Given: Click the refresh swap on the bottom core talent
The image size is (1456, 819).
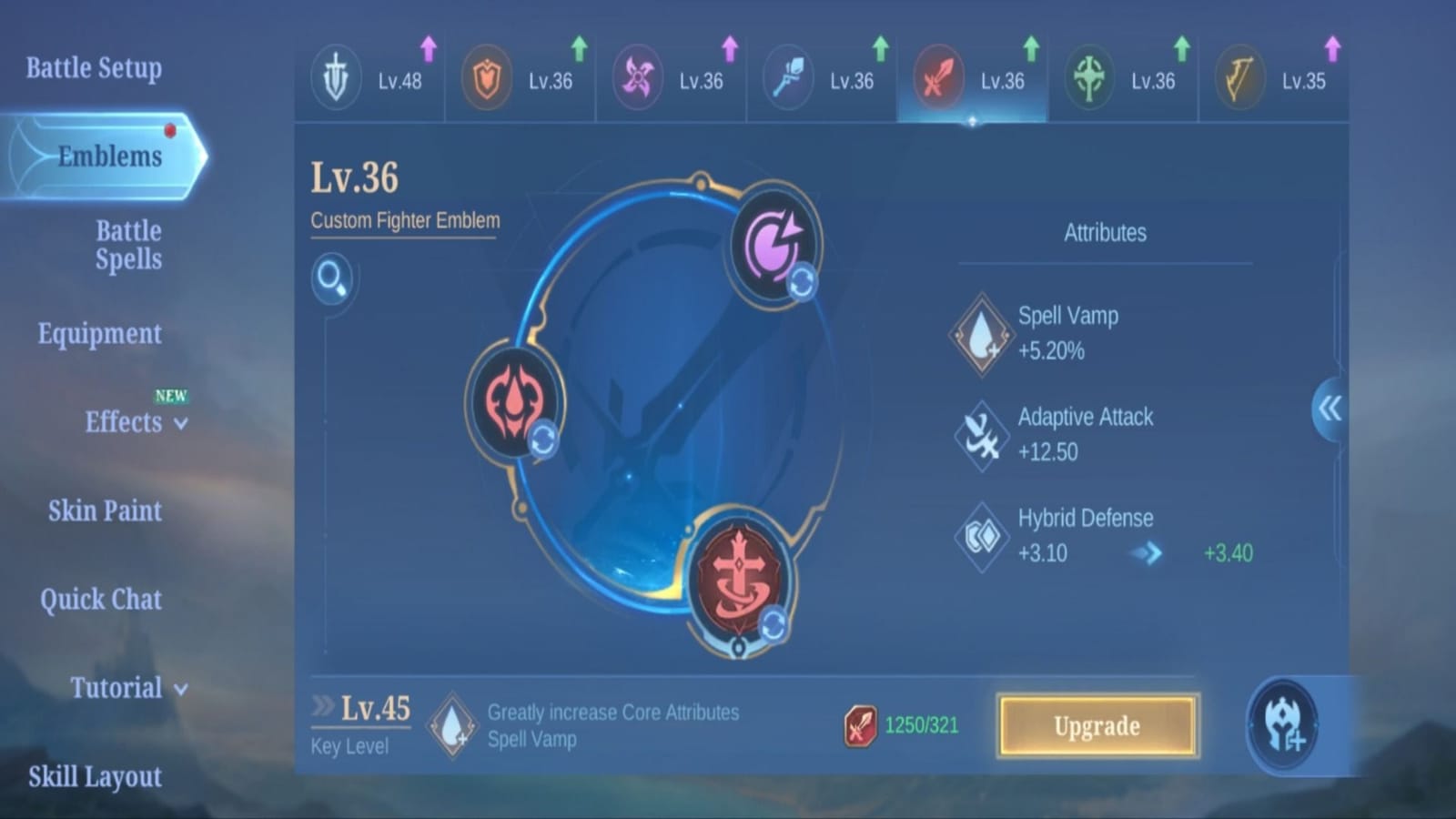Looking at the screenshot, I should (775, 622).
